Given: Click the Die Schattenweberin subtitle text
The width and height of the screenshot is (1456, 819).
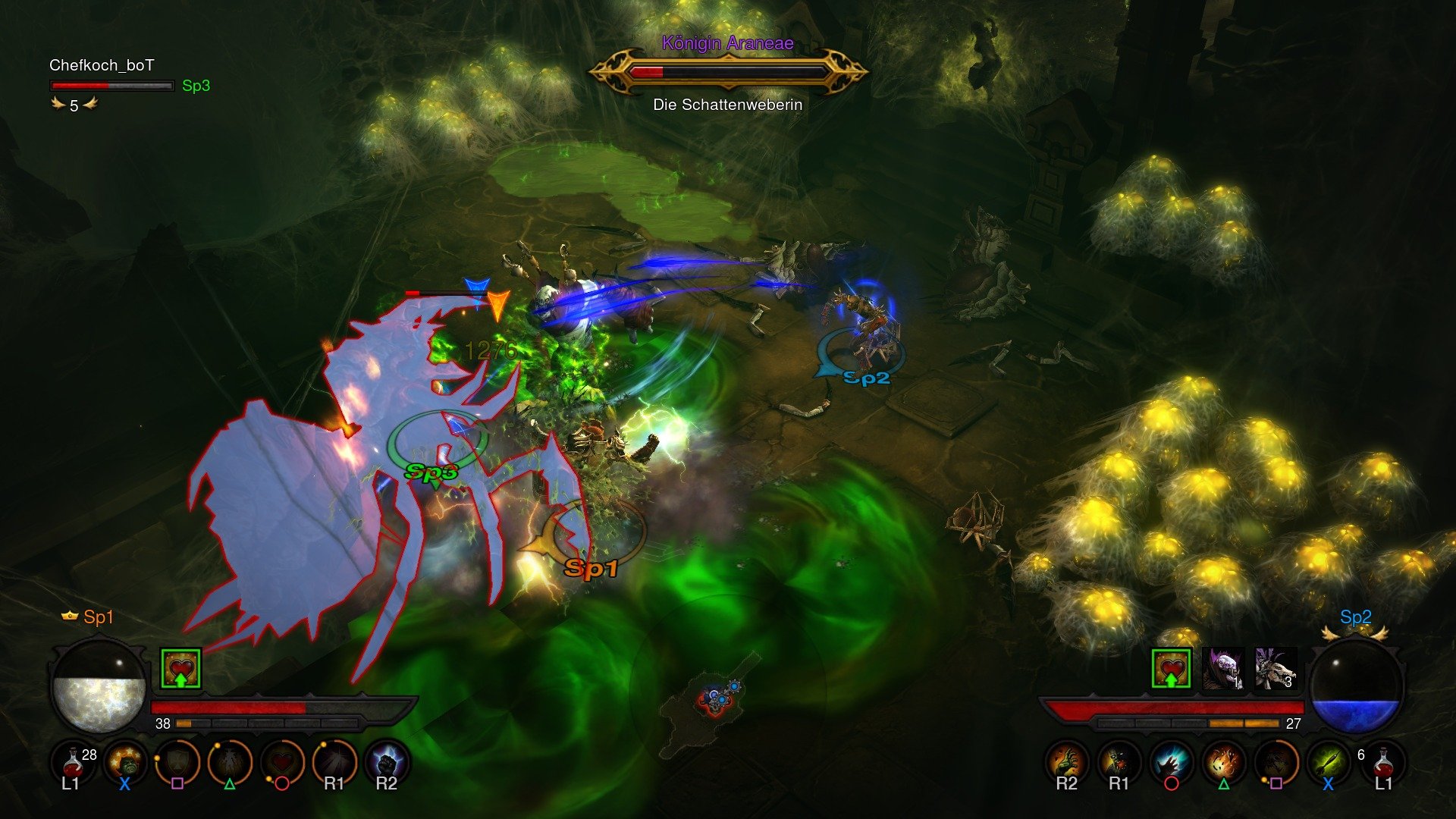Looking at the screenshot, I should [728, 106].
